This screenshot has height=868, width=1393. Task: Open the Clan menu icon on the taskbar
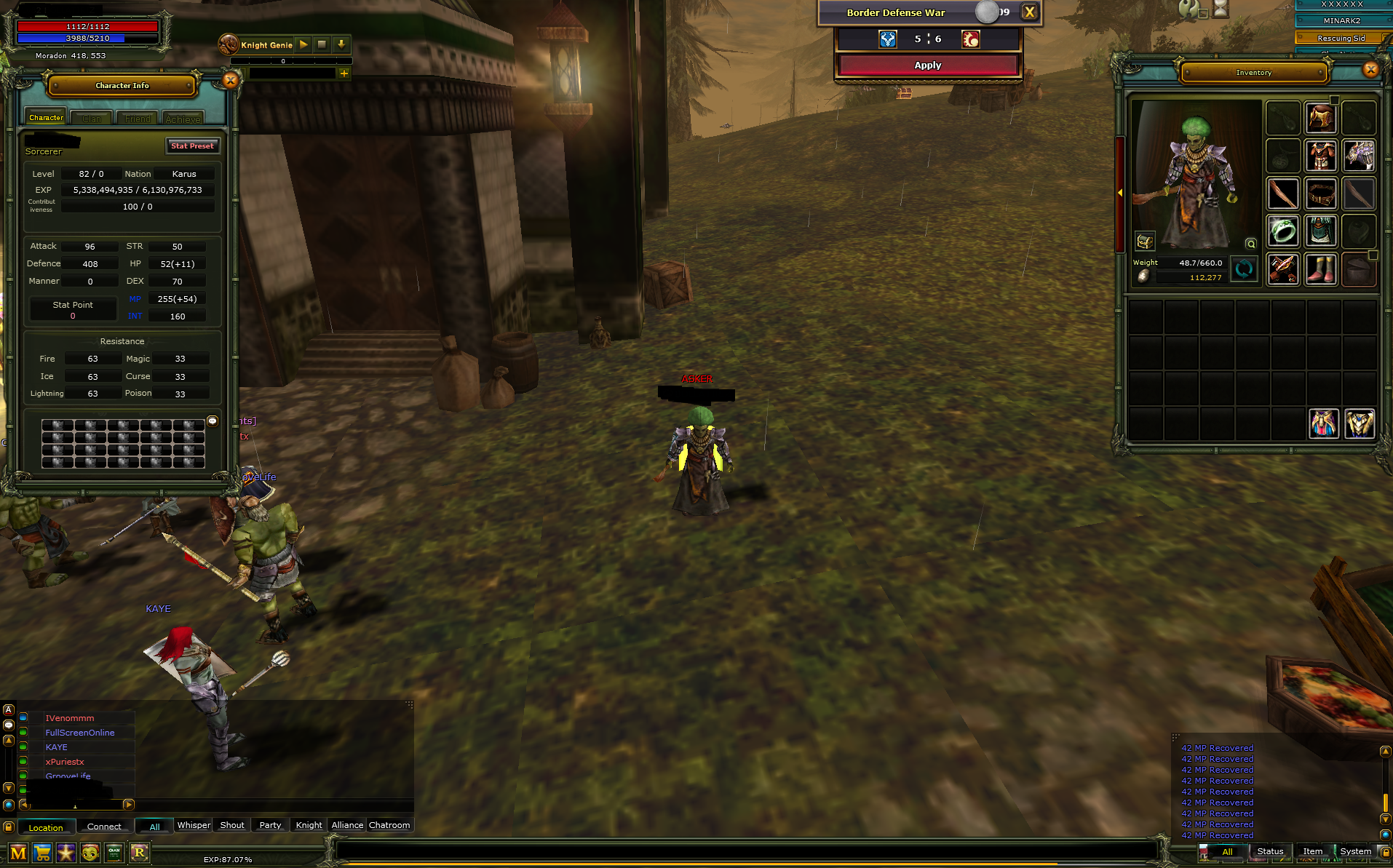click(114, 853)
